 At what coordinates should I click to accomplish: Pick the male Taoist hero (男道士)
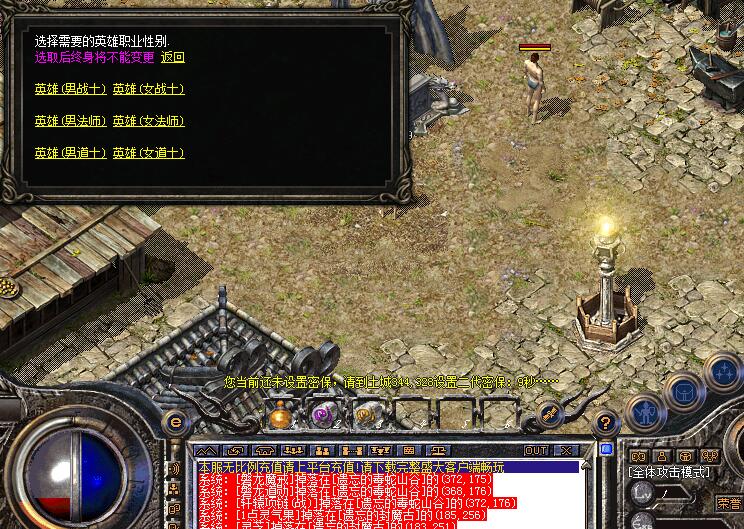click(70, 153)
